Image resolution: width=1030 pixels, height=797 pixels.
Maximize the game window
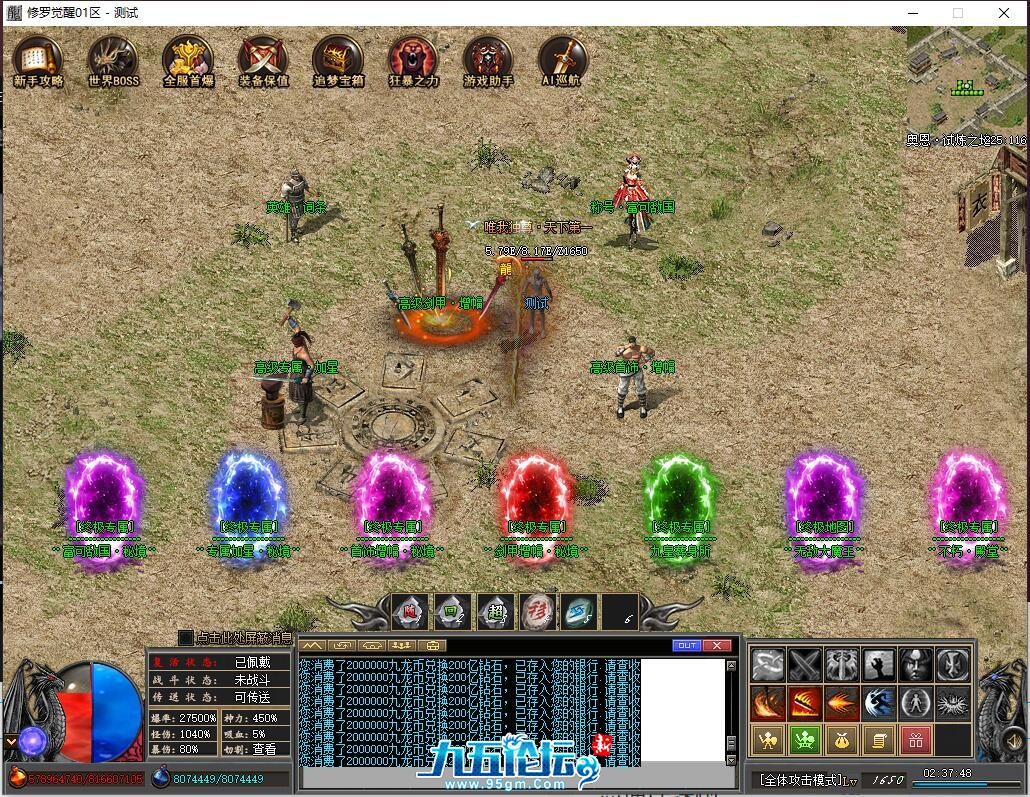coord(957,13)
